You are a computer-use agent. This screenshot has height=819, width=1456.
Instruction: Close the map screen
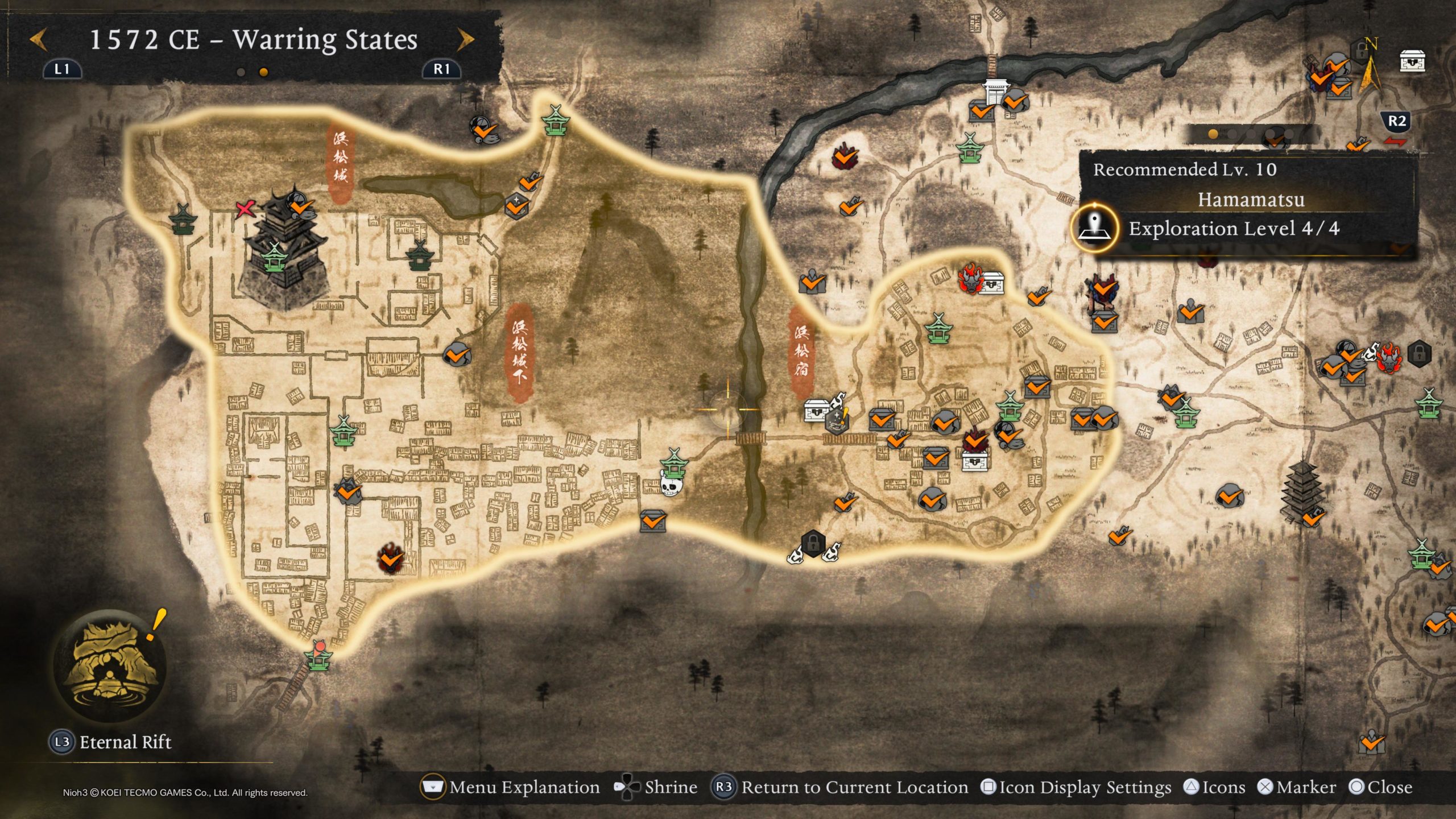pos(1381,787)
